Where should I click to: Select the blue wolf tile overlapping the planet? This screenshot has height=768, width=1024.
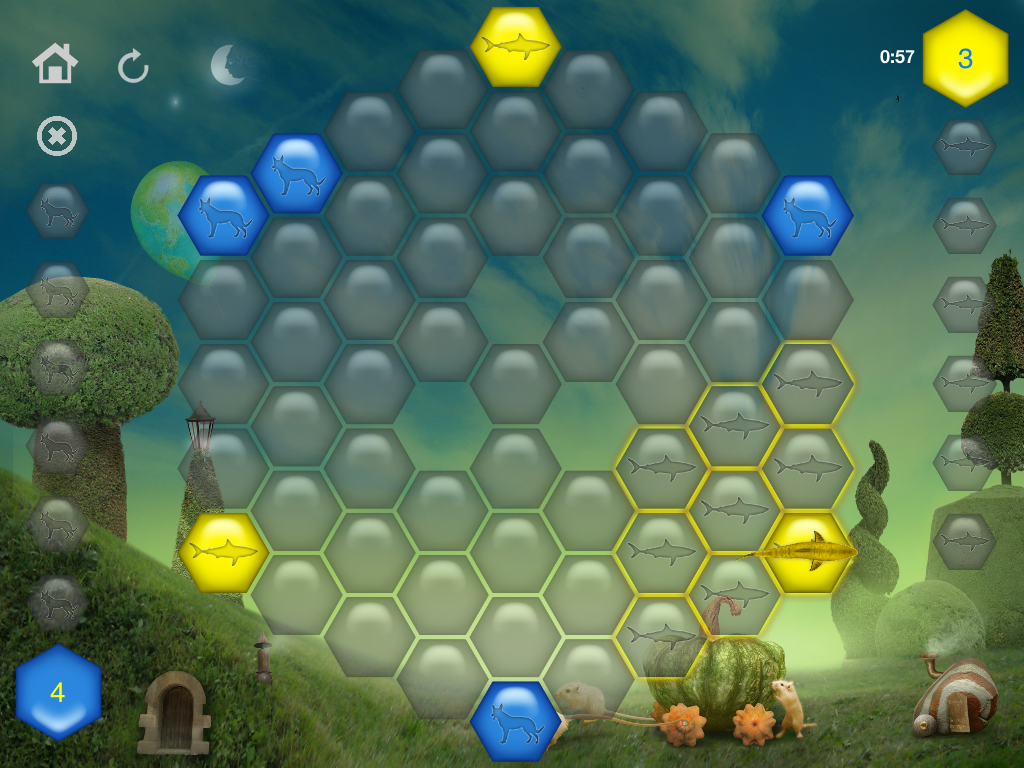tap(223, 215)
